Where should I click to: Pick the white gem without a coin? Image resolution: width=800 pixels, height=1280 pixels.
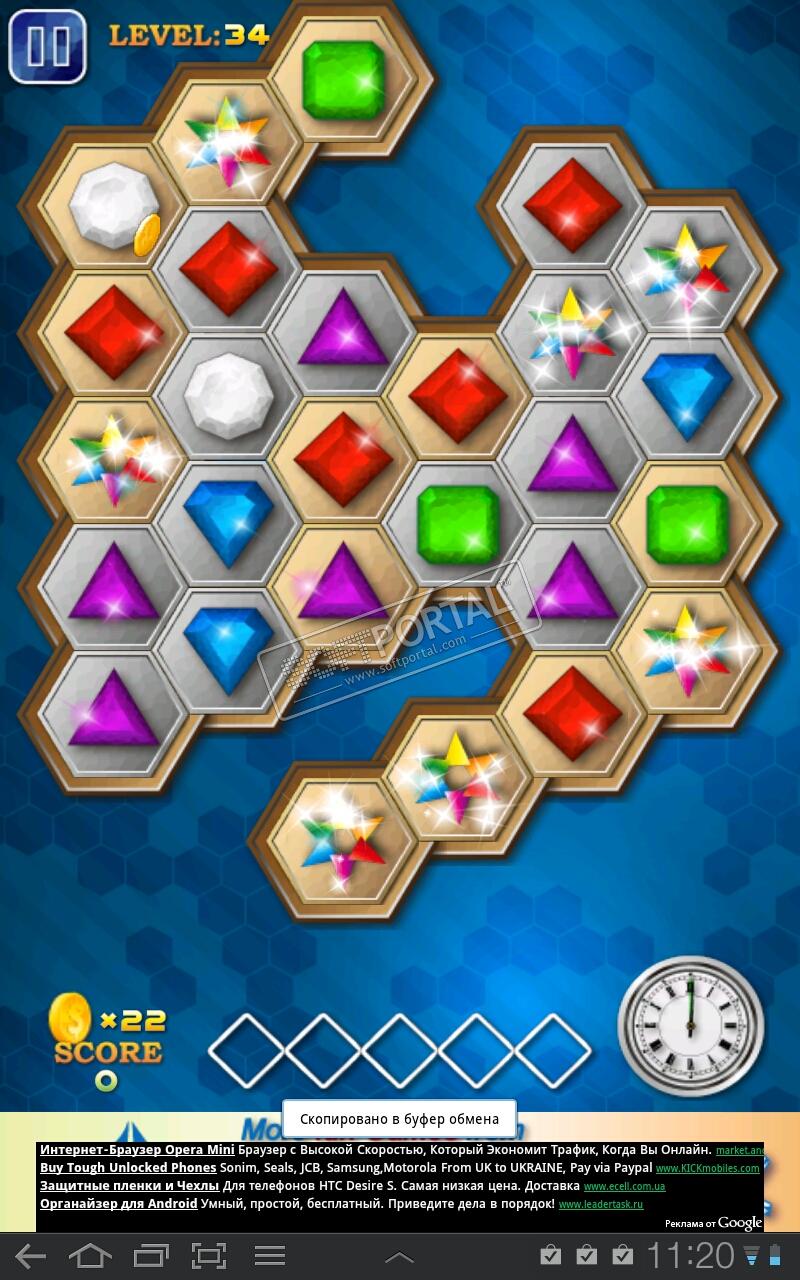click(x=228, y=395)
